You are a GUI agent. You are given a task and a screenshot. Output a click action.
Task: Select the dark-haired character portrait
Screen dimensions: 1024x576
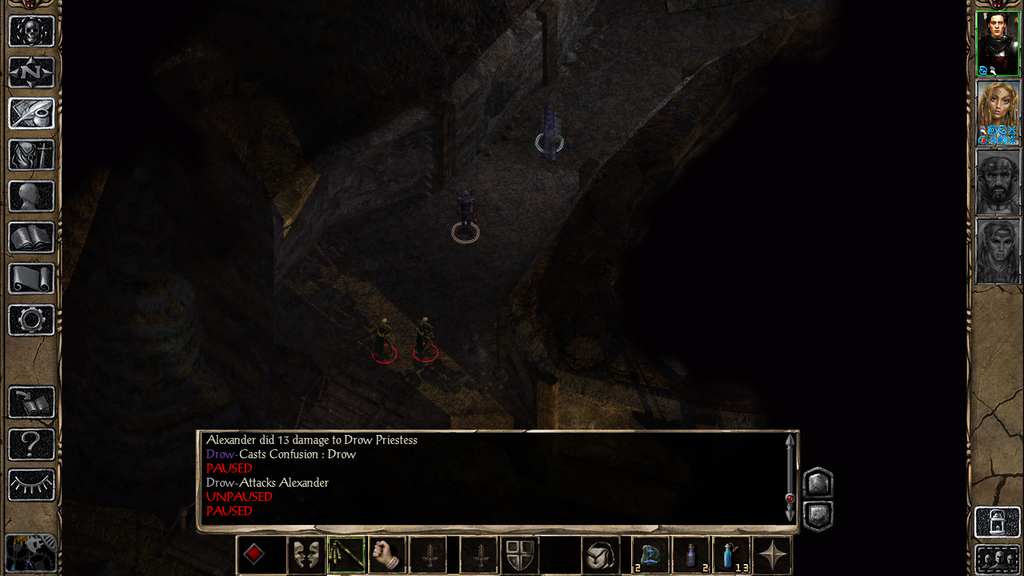[x=997, y=43]
